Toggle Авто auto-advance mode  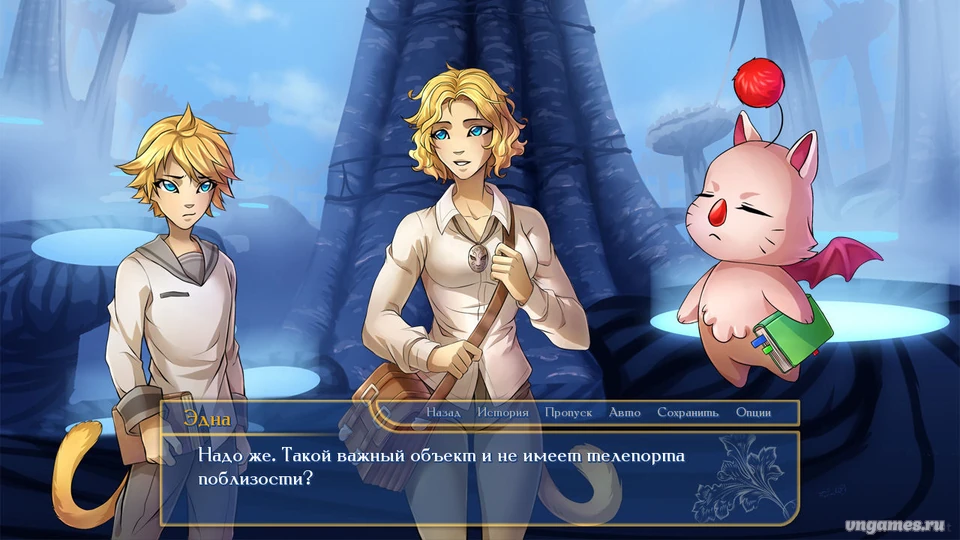tap(625, 412)
